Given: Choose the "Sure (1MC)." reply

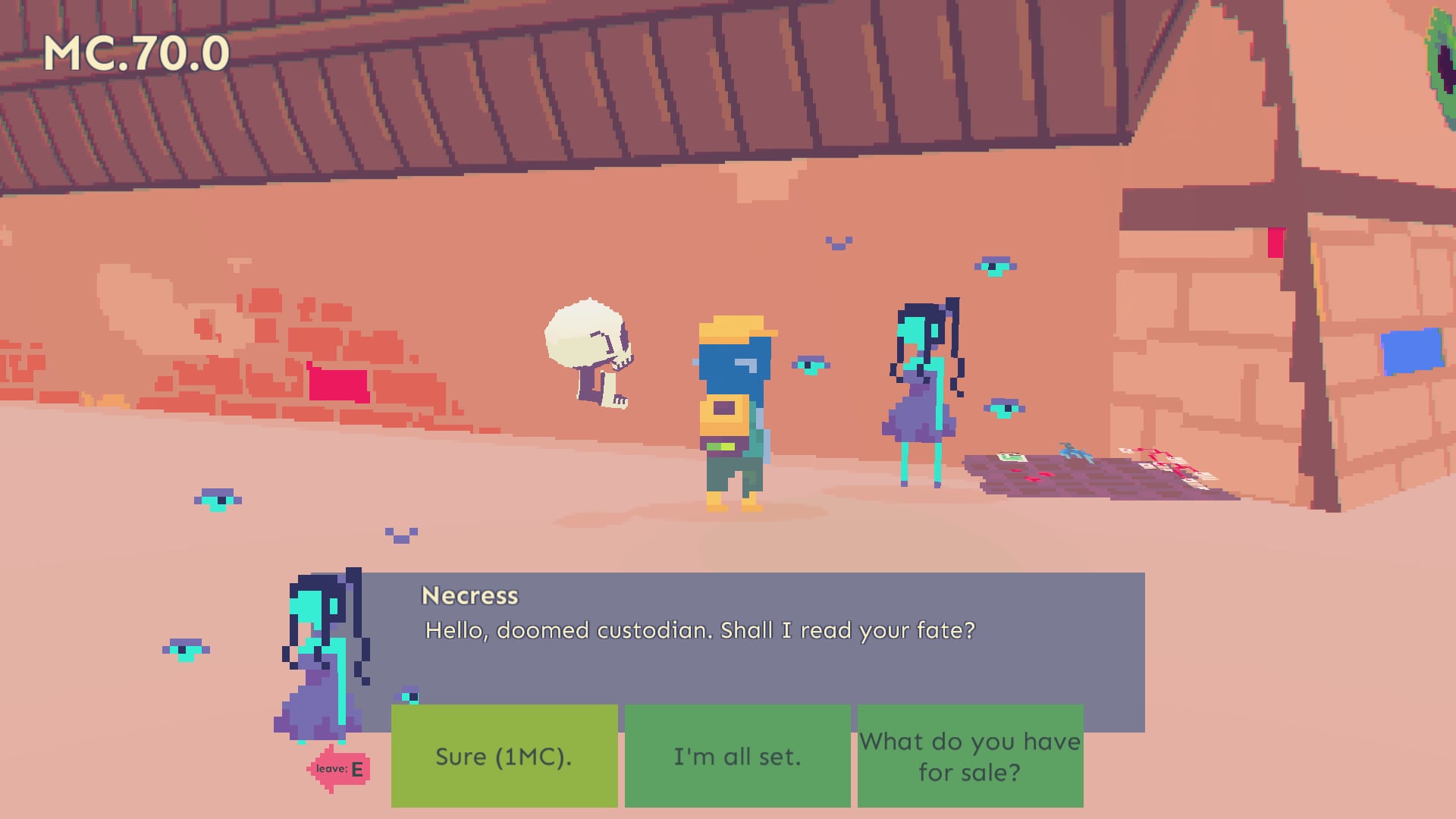Looking at the screenshot, I should click(504, 756).
